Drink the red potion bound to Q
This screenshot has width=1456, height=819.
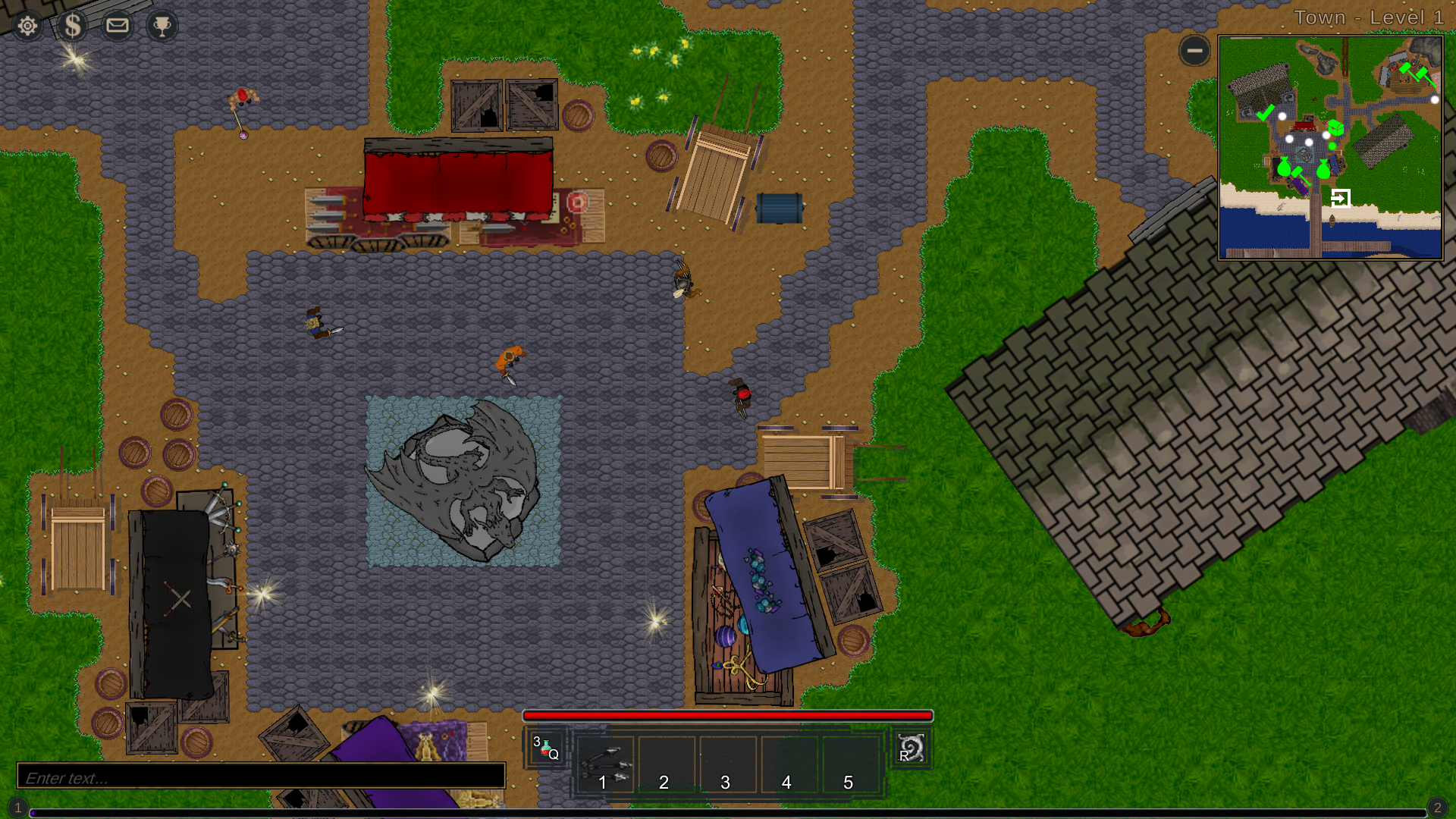[x=547, y=747]
